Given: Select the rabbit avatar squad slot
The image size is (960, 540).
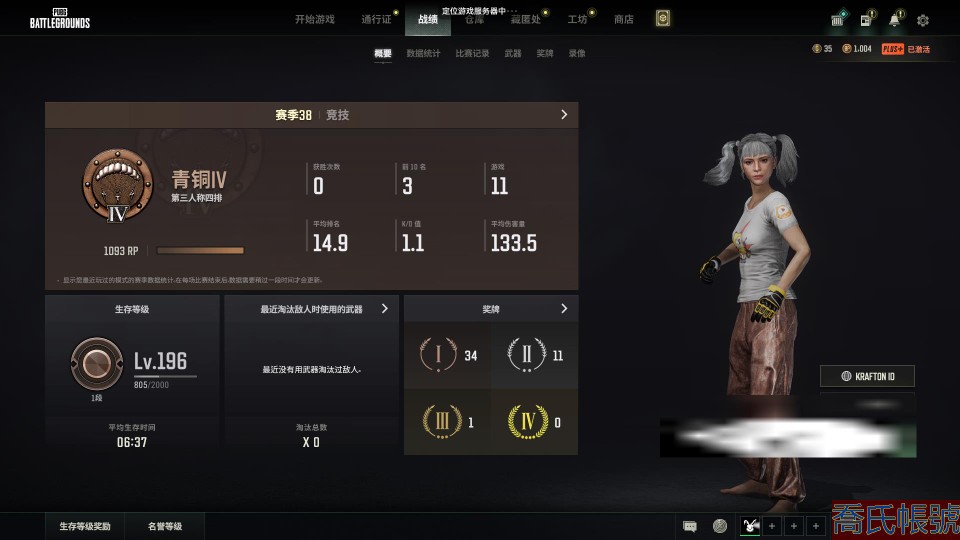Looking at the screenshot, I should [x=750, y=526].
